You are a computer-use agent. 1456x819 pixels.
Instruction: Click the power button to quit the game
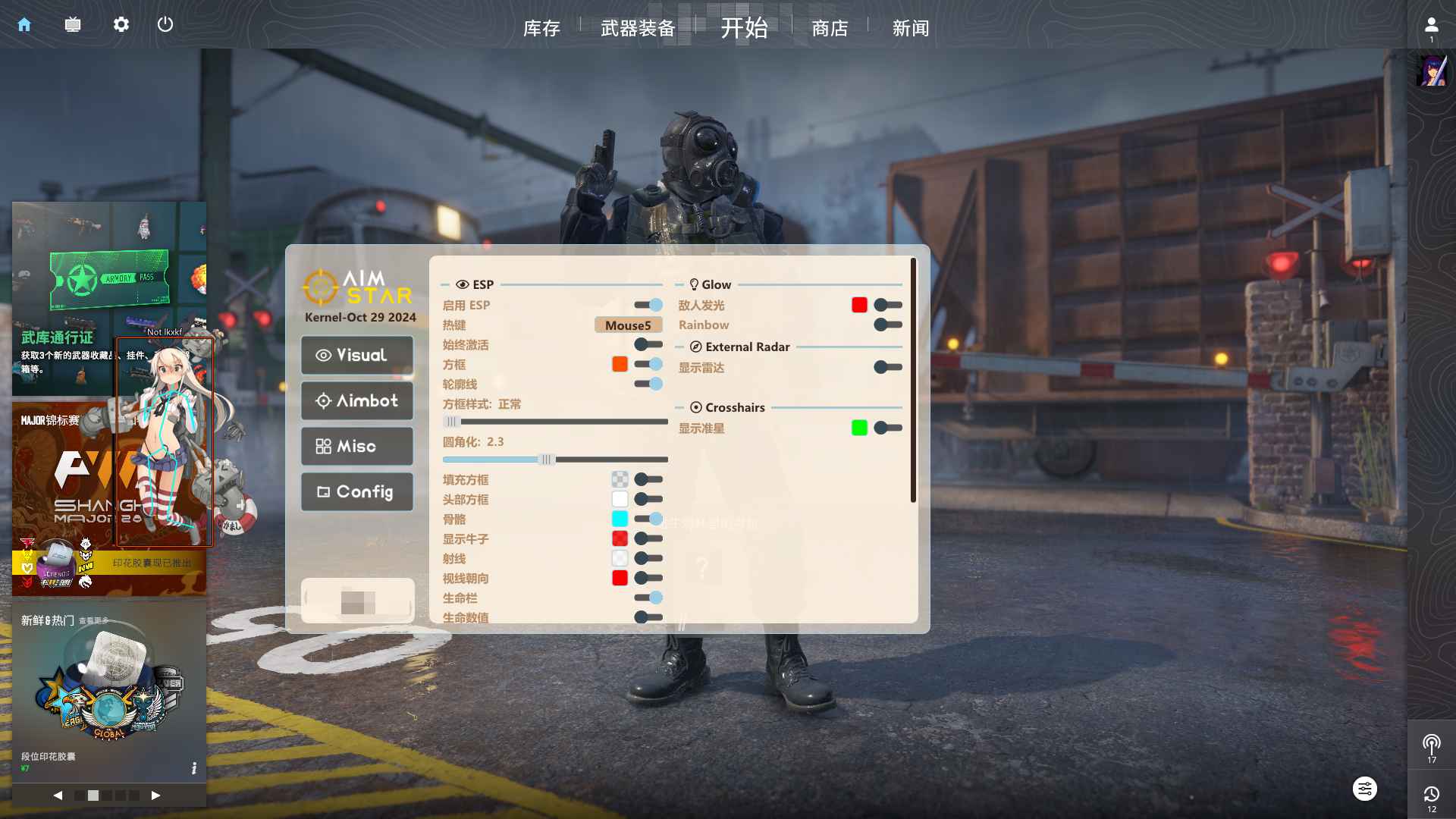tap(165, 24)
